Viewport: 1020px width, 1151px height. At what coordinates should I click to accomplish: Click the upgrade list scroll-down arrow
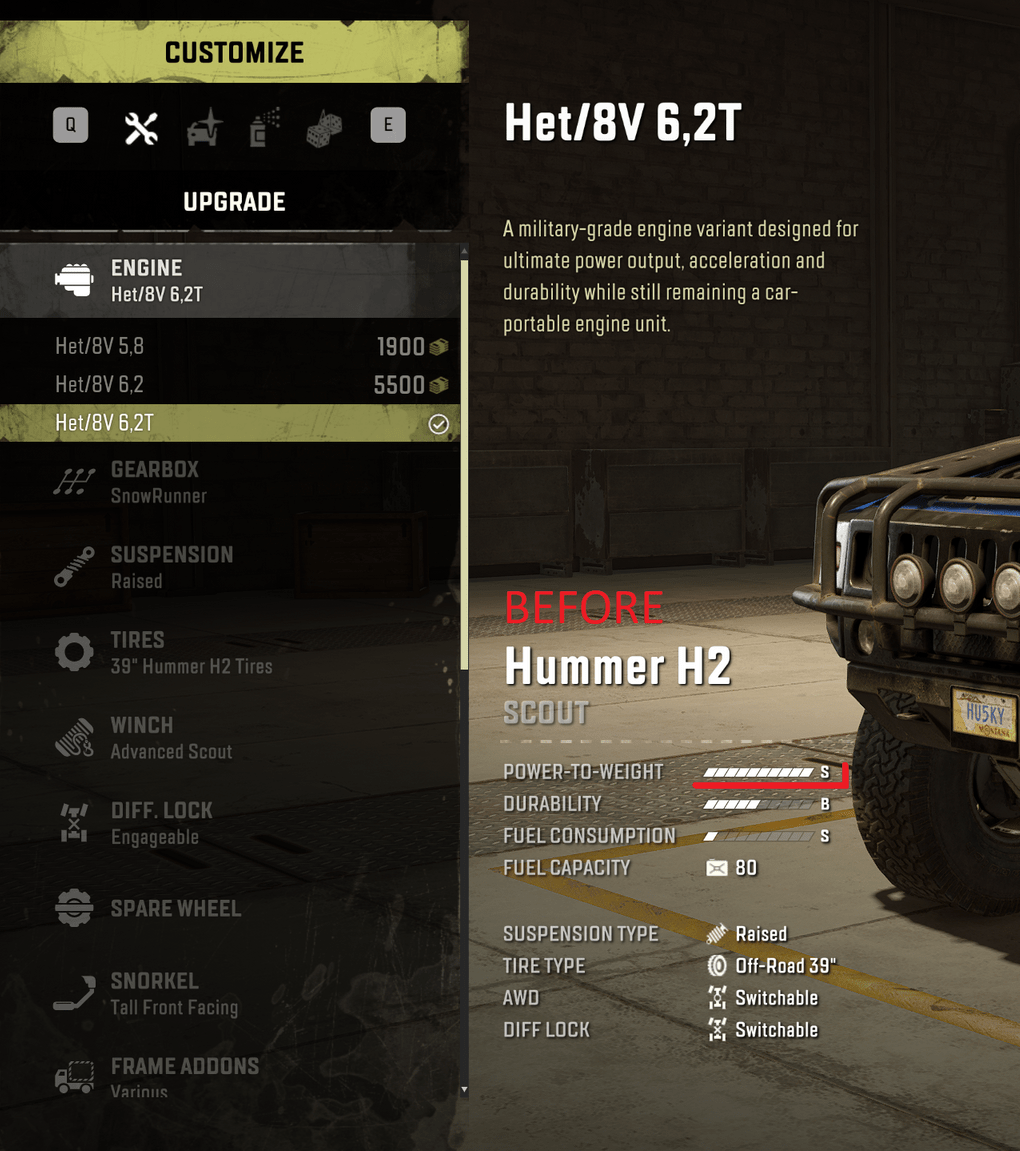pyautogui.click(x=464, y=1089)
